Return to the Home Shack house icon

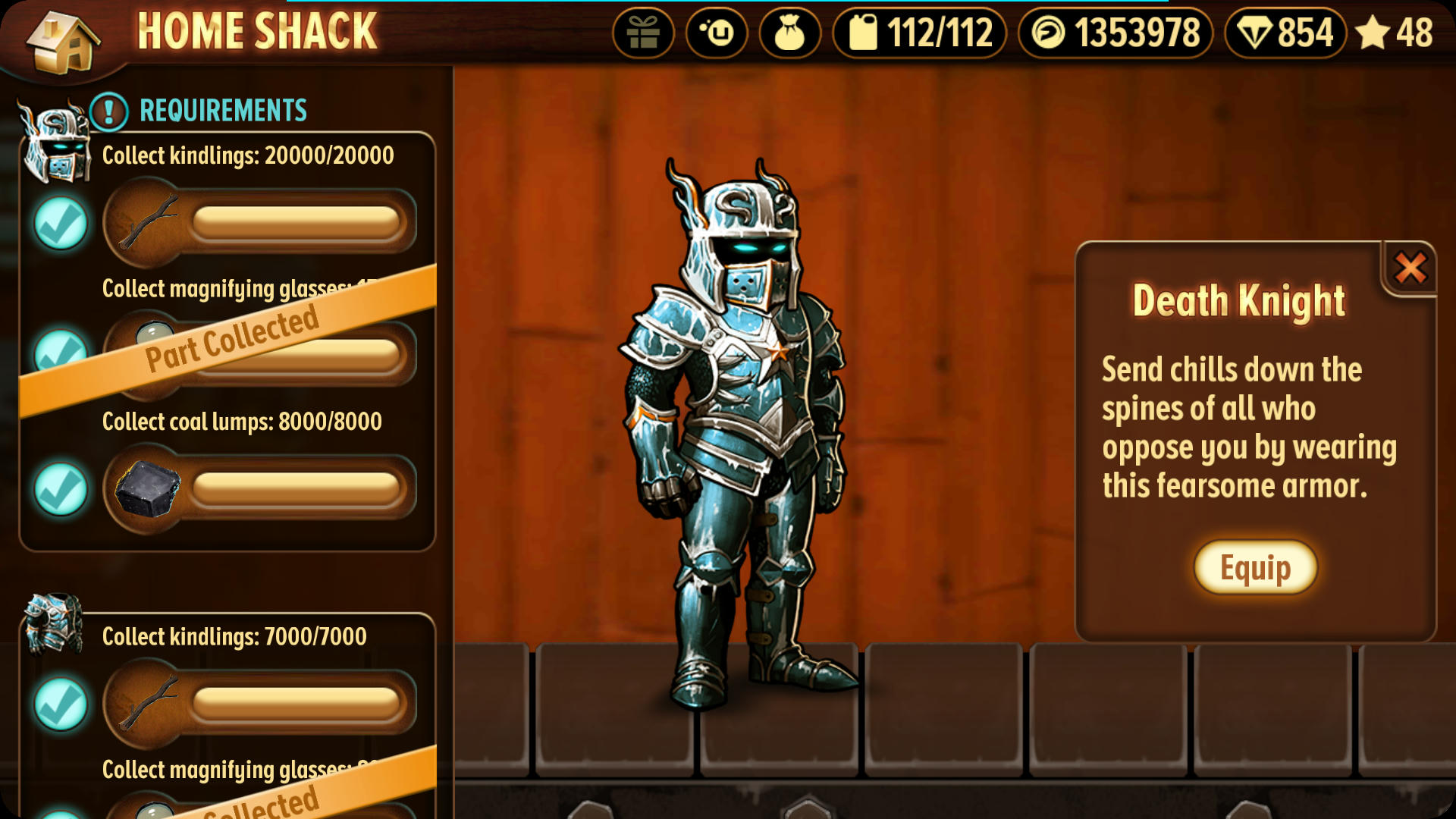click(x=64, y=42)
